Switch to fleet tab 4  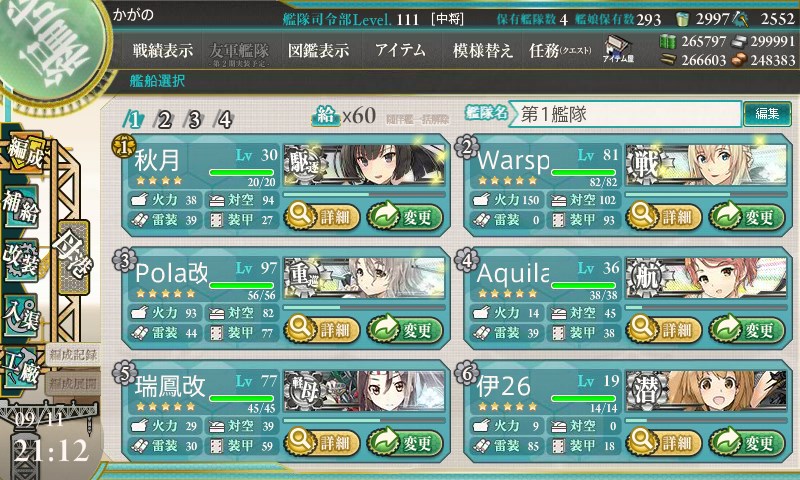tap(225, 120)
